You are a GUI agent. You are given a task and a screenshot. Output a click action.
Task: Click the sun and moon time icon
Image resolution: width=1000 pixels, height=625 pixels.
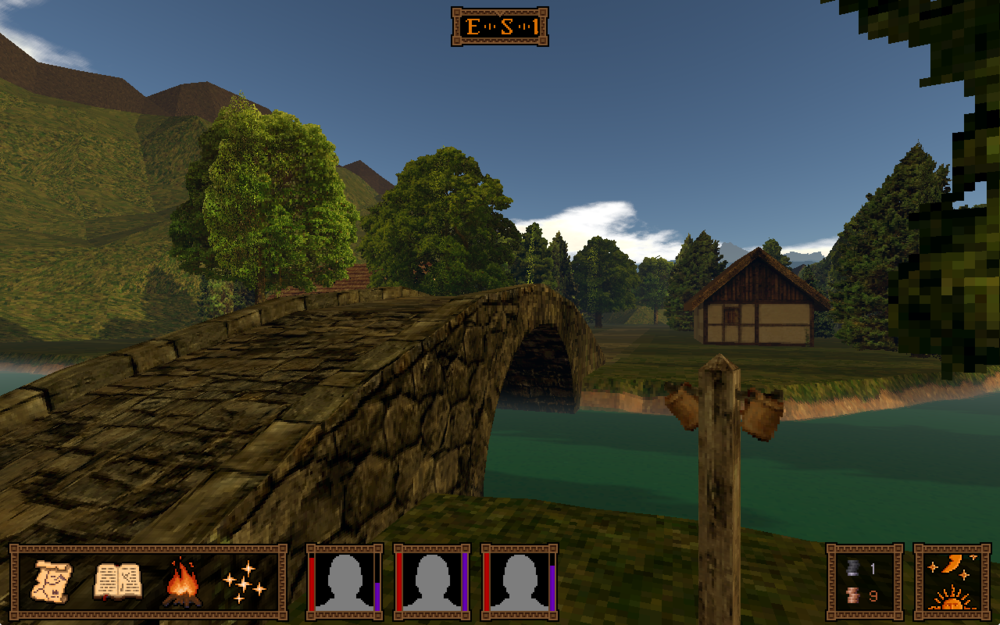(x=951, y=582)
